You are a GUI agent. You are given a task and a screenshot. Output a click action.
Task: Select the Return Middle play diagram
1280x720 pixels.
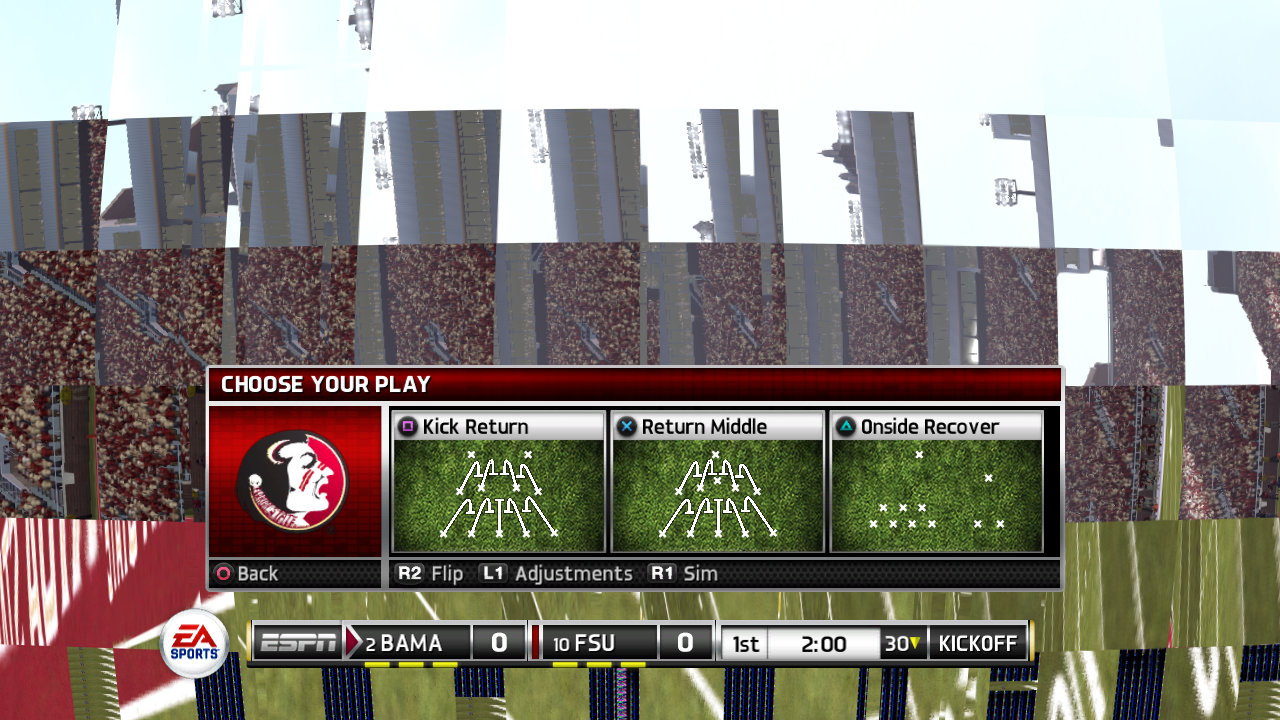(716, 495)
